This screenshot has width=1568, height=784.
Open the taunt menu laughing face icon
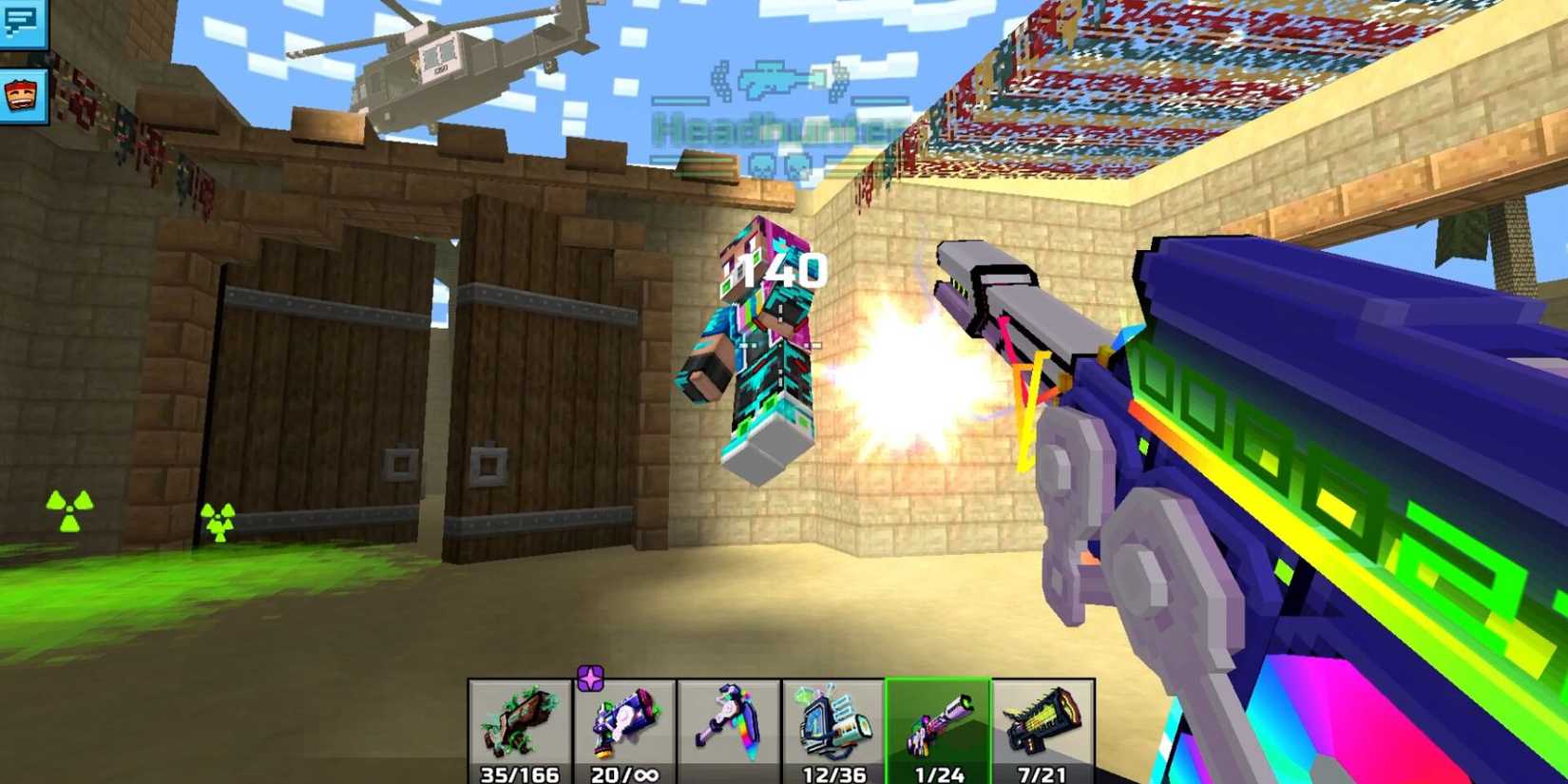[x=24, y=95]
